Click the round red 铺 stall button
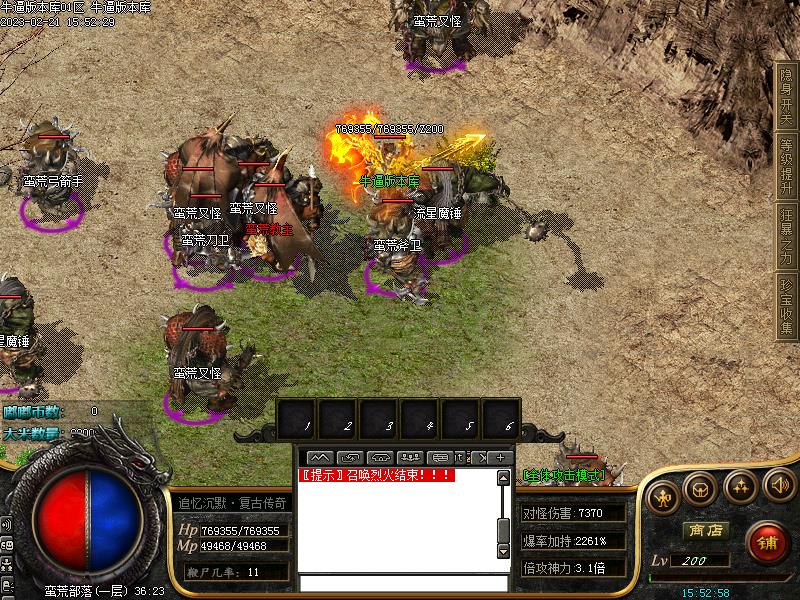800x600 pixels. 767,542
